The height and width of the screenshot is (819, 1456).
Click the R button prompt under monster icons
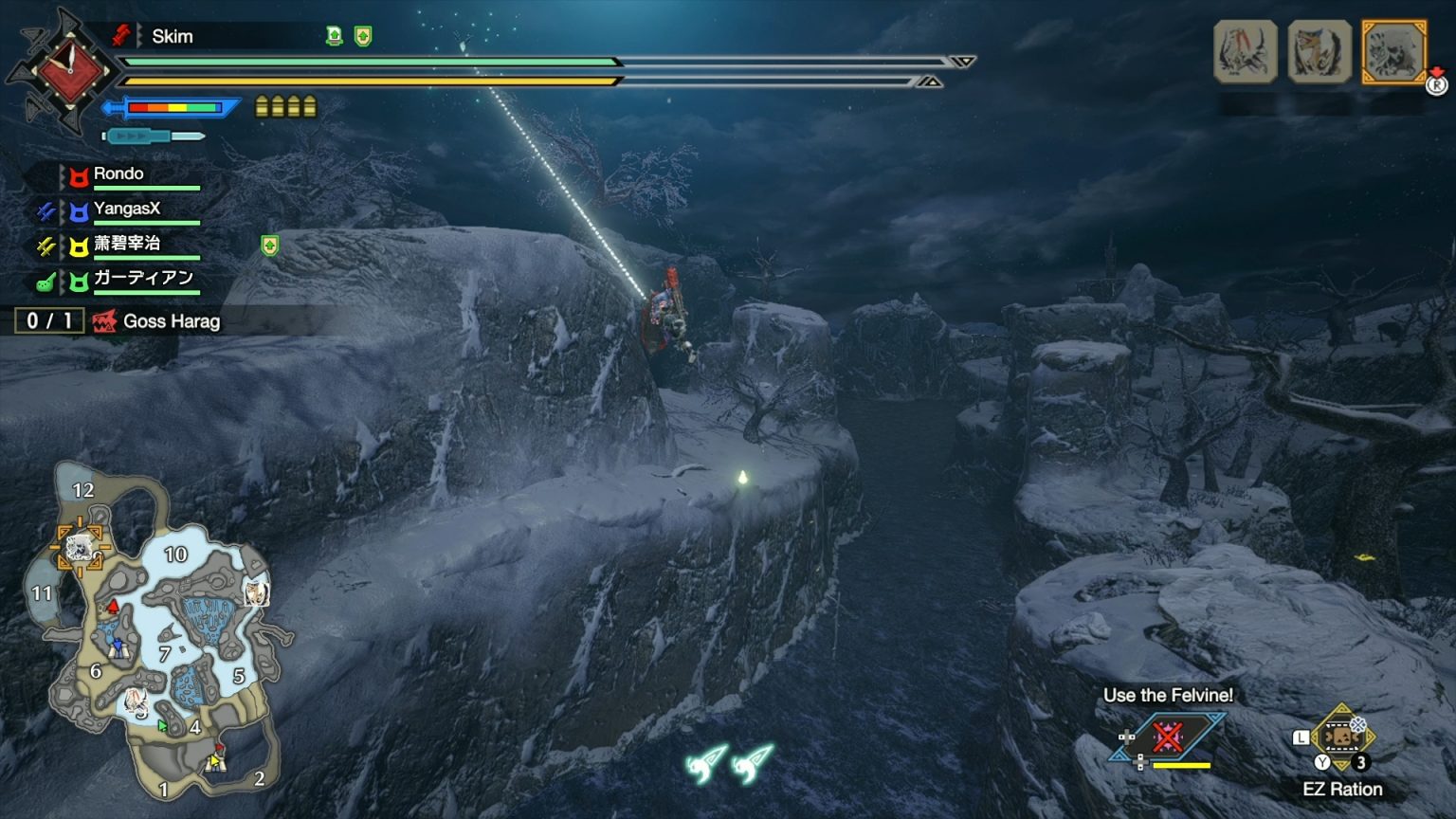click(x=1435, y=84)
